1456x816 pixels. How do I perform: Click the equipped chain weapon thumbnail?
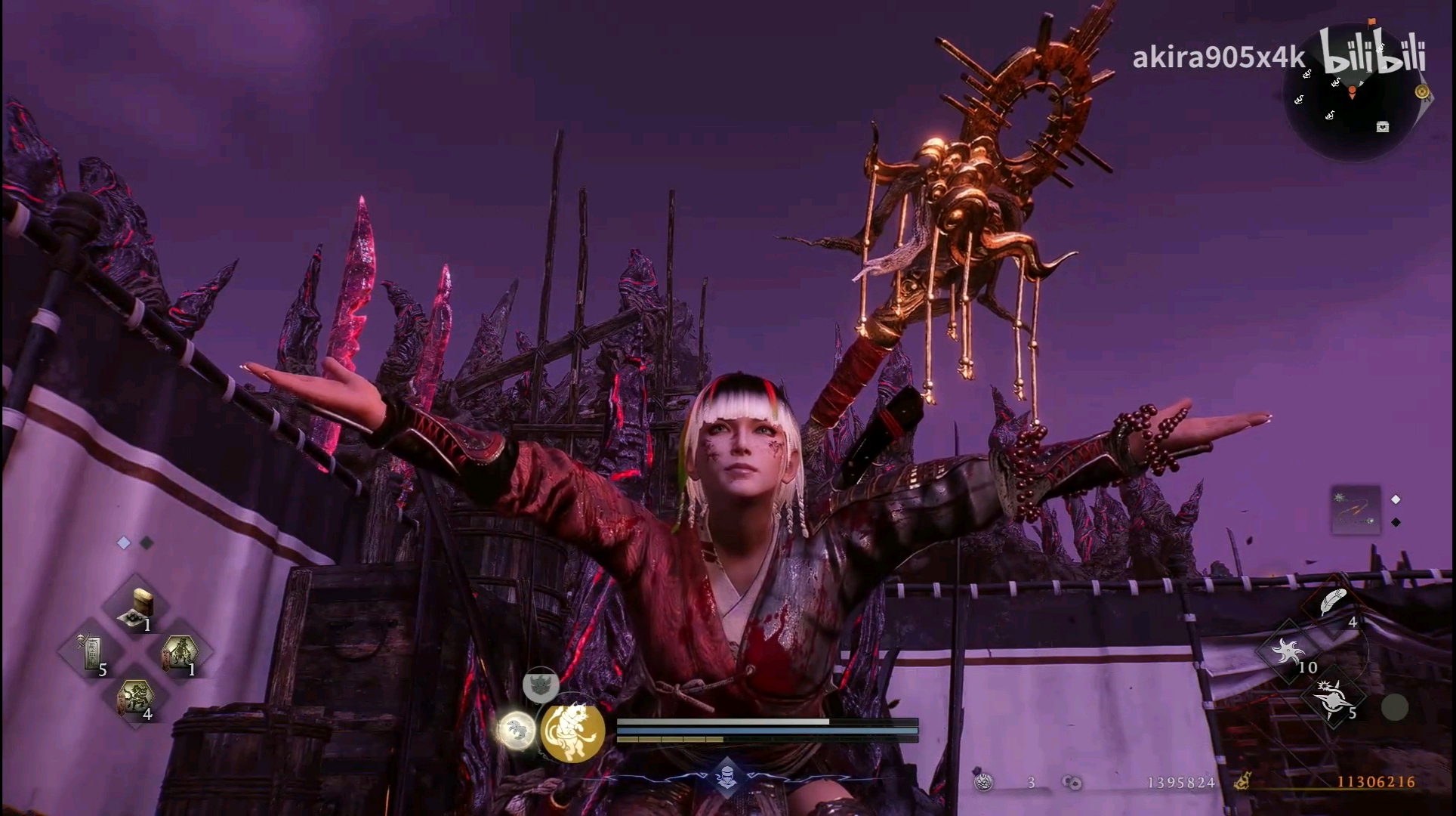coord(1355,511)
